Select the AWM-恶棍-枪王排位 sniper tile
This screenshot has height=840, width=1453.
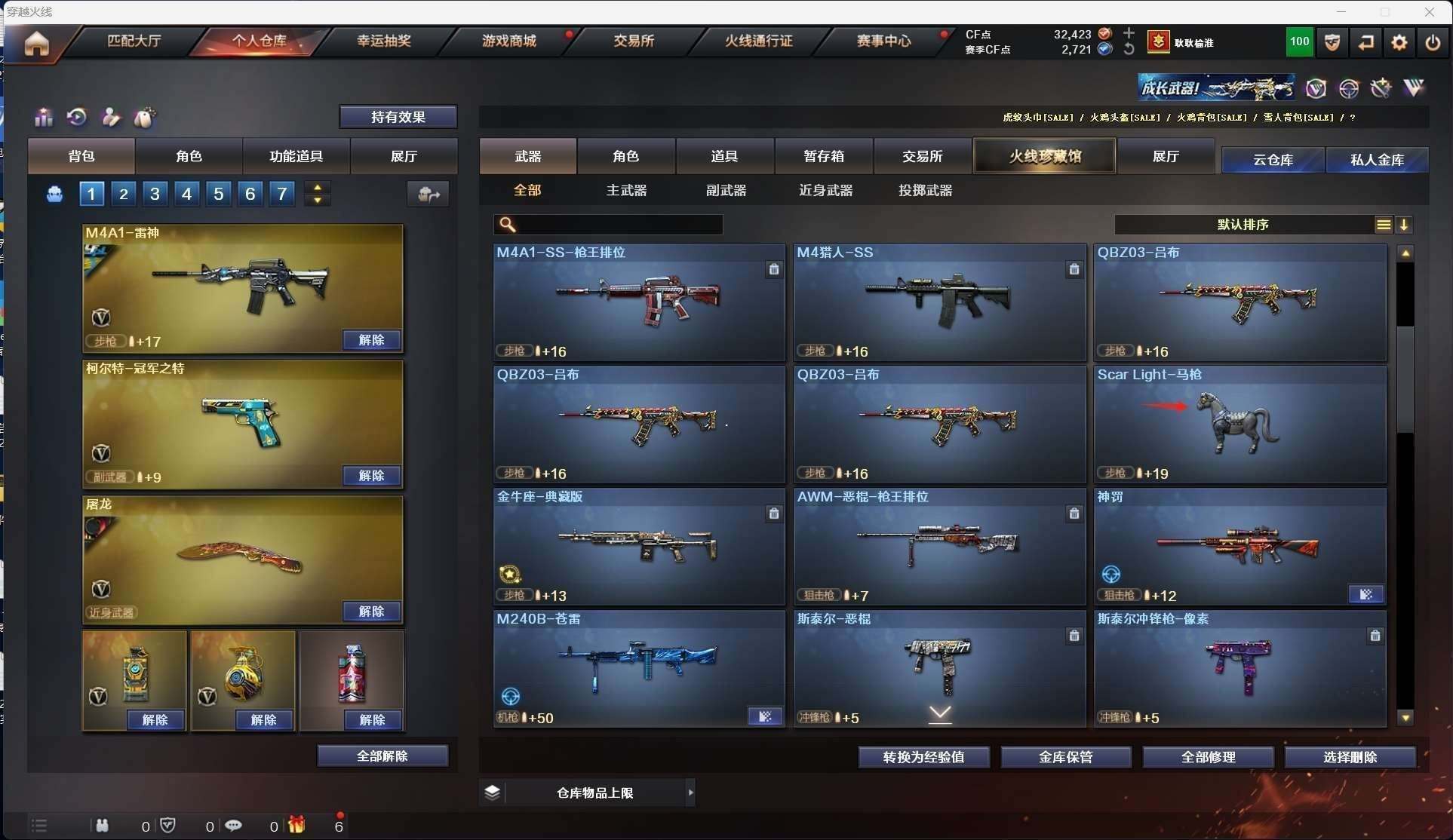tap(939, 546)
